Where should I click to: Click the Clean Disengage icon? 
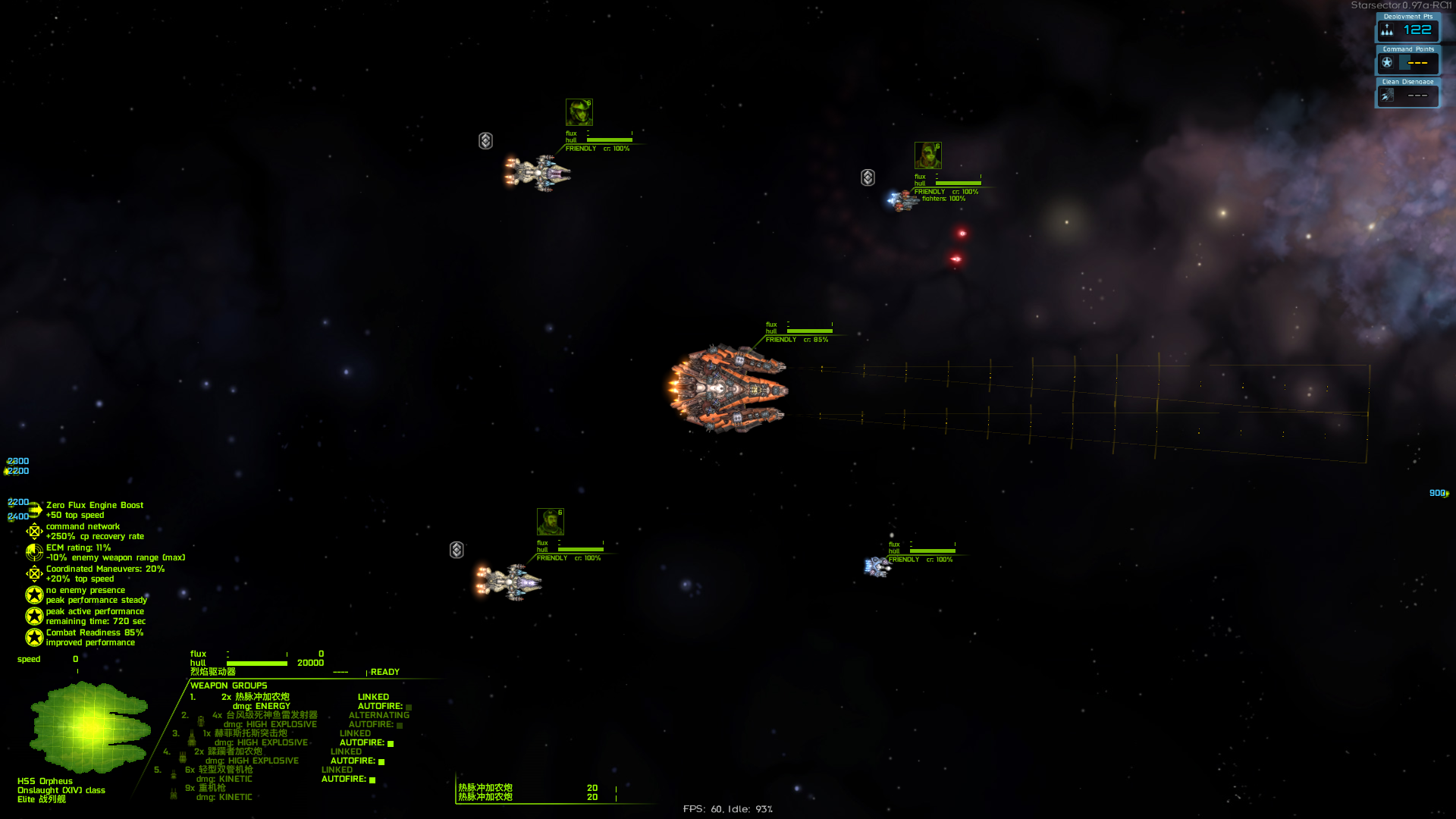pos(1387,96)
